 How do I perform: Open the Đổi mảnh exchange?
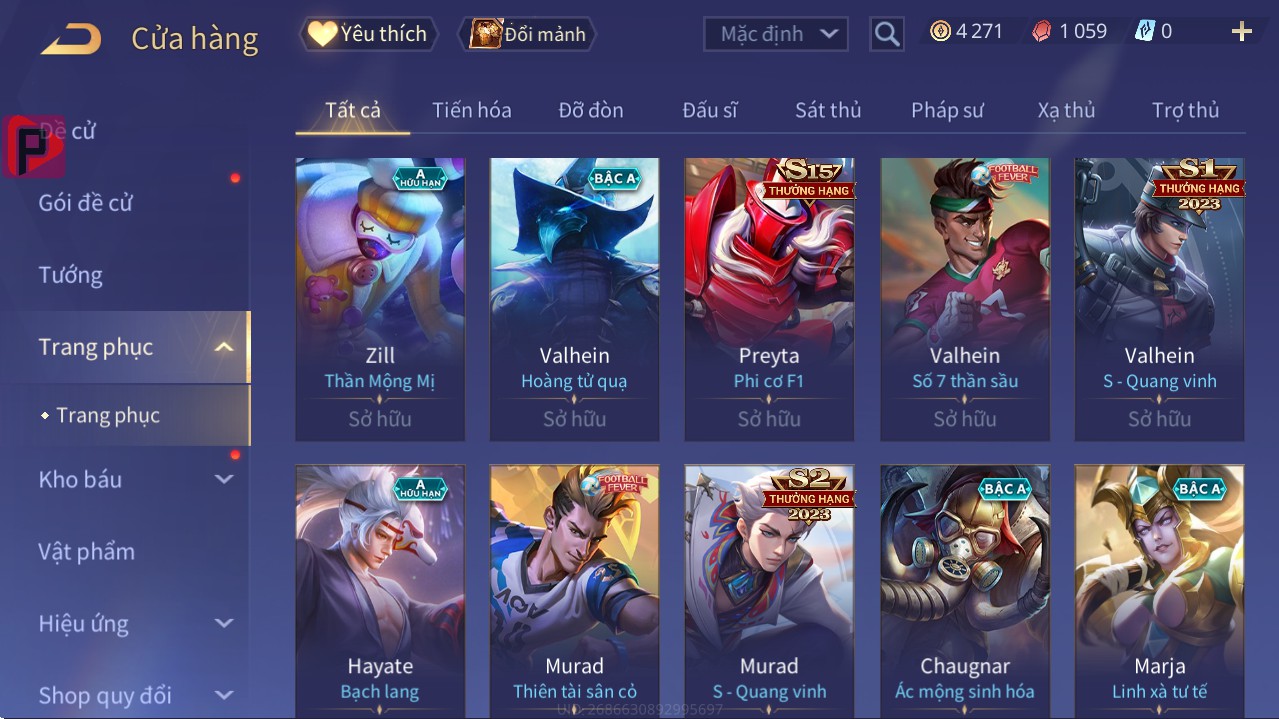click(x=528, y=34)
